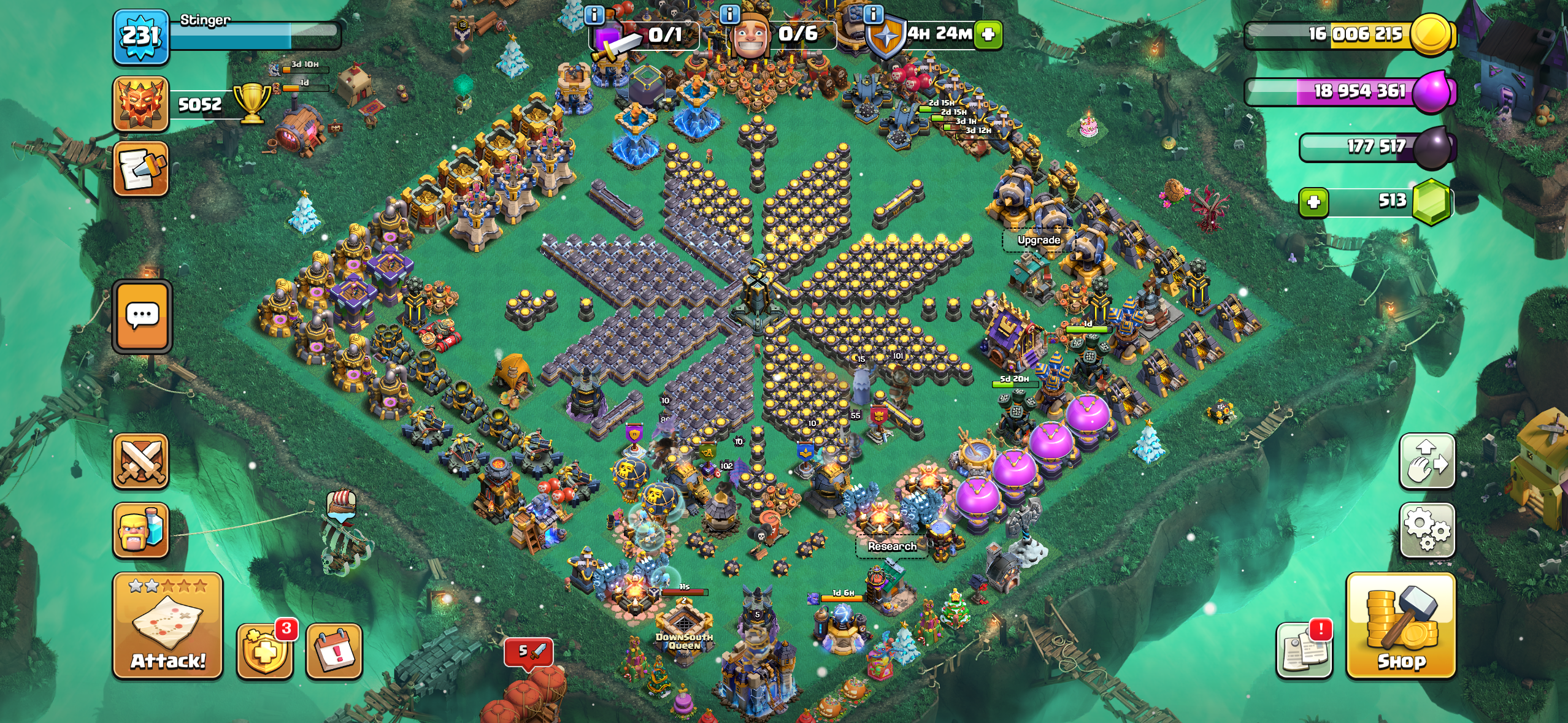Show info for the 0/6 builders
Image resolution: width=1568 pixels, height=723 pixels.
tap(729, 13)
